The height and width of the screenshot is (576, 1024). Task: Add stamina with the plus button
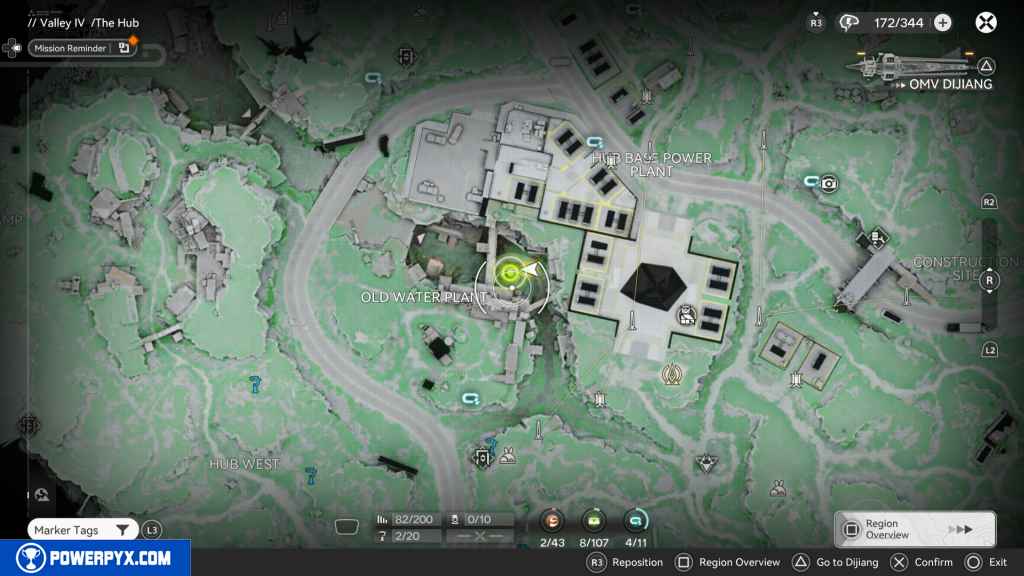(x=942, y=22)
